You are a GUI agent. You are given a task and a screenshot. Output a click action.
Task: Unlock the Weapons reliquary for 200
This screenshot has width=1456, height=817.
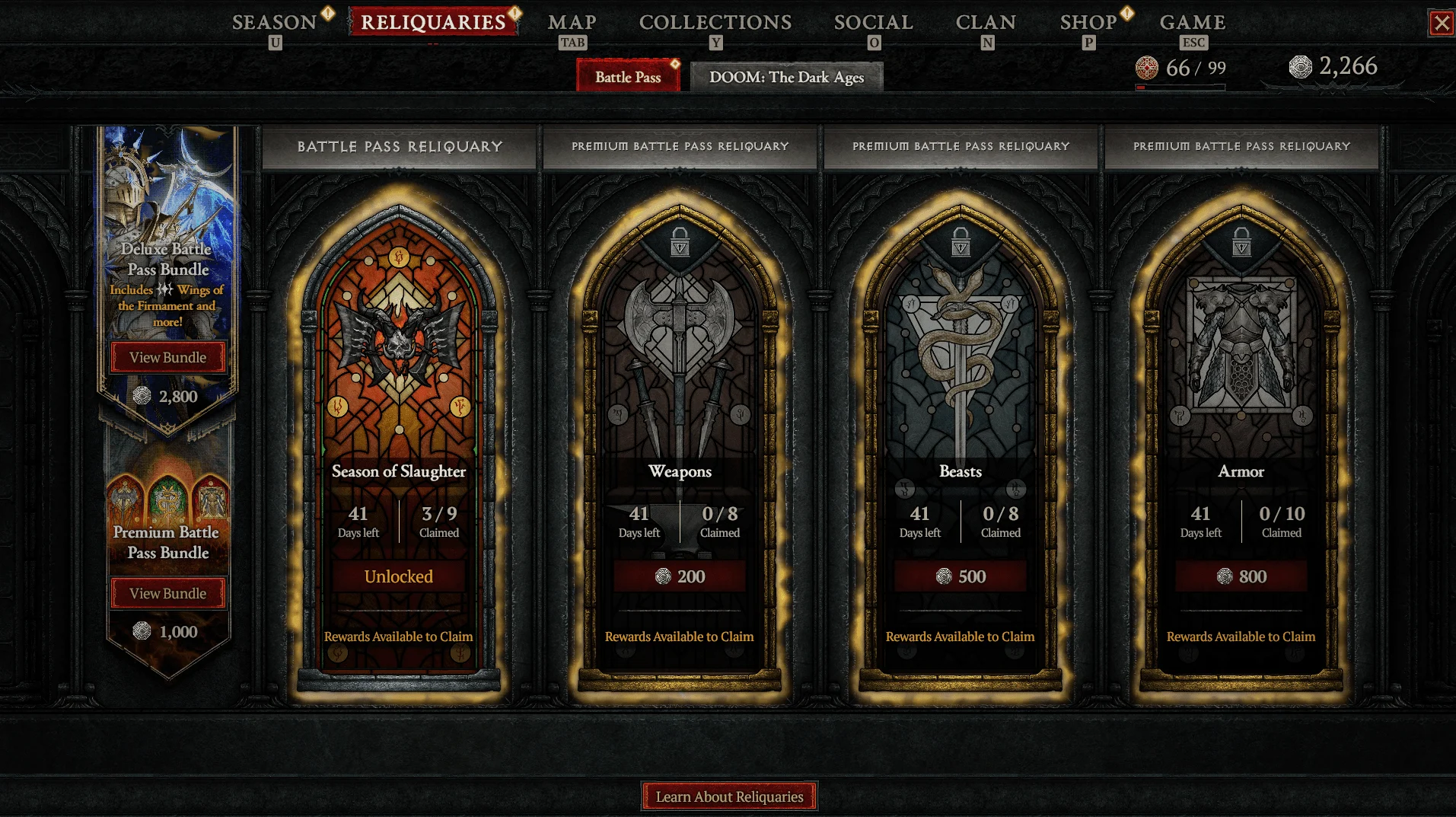tap(680, 576)
